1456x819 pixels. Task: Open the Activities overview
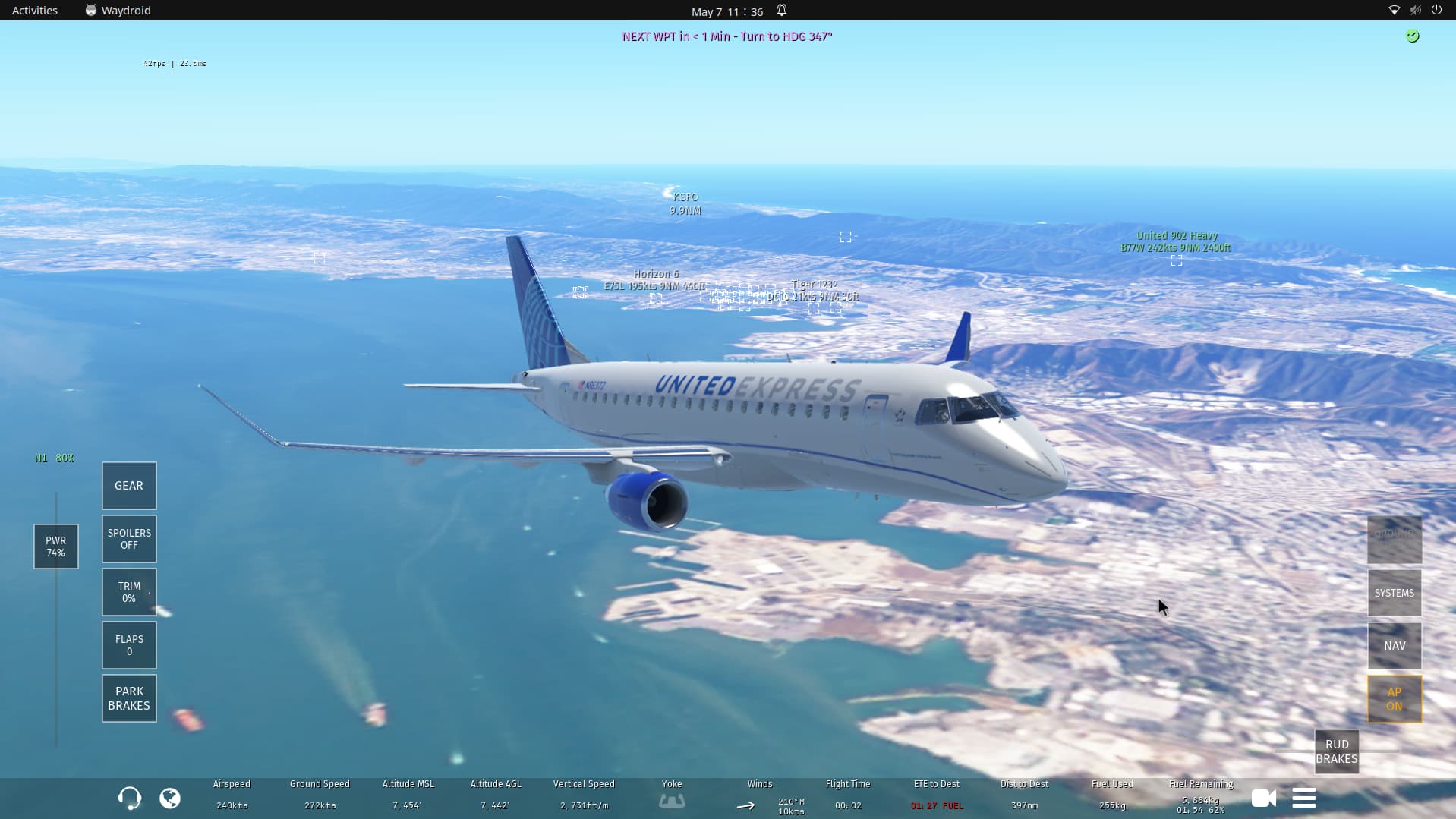(35, 11)
